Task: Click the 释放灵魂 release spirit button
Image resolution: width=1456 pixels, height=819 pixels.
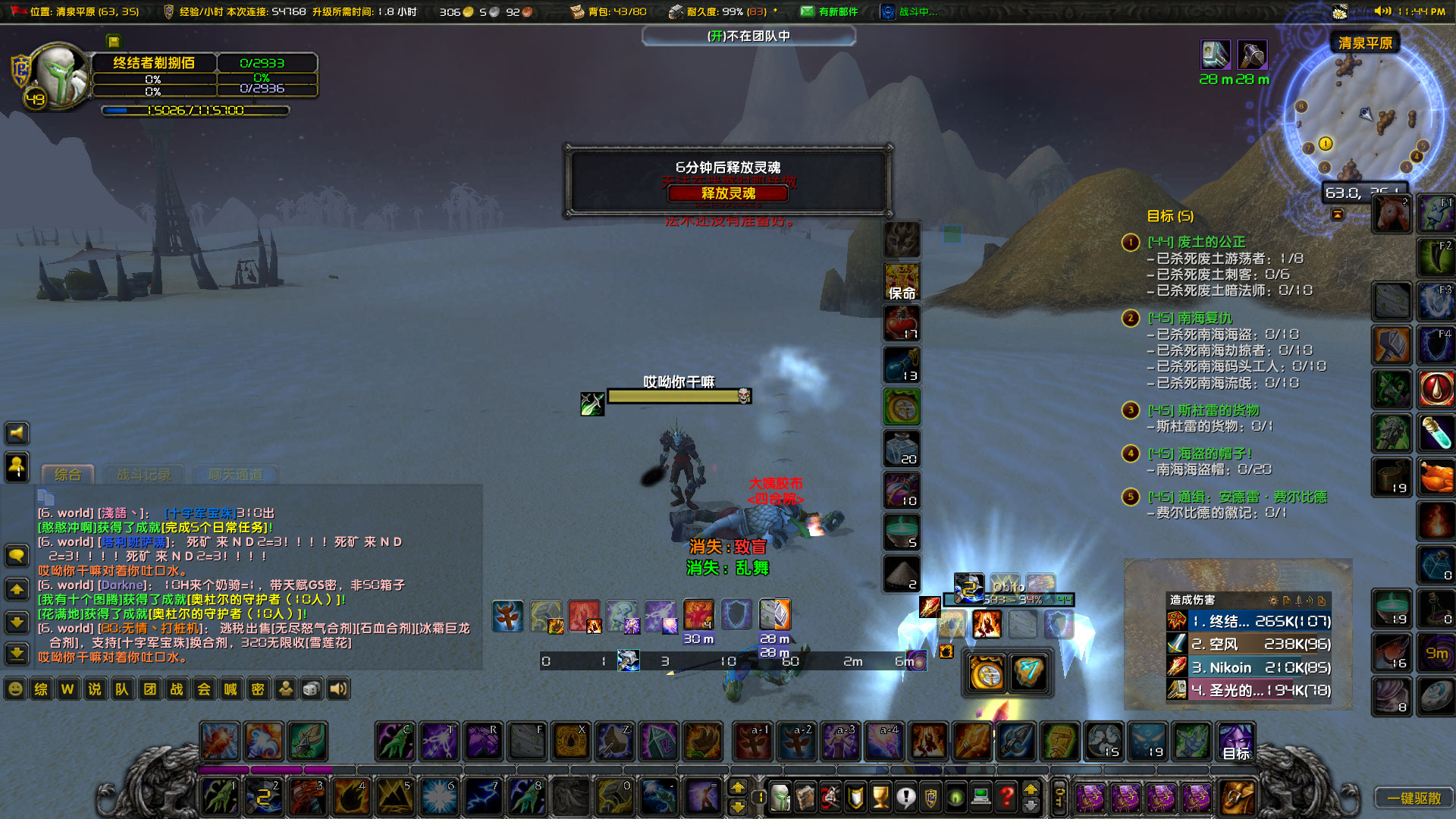Action: pos(727,194)
